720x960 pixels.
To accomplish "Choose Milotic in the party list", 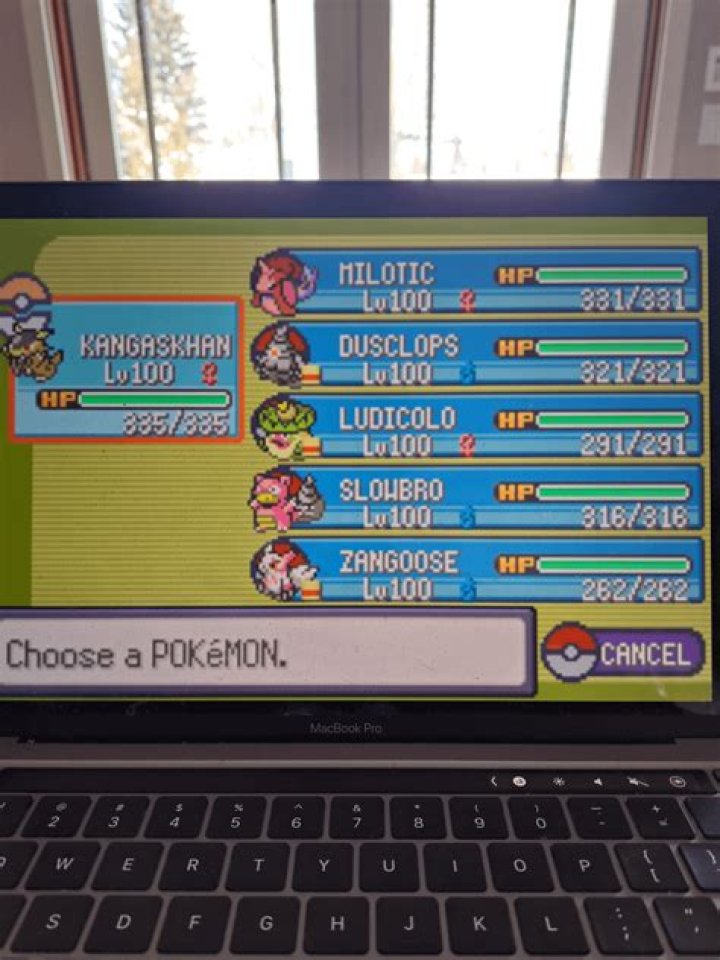I will click(480, 283).
